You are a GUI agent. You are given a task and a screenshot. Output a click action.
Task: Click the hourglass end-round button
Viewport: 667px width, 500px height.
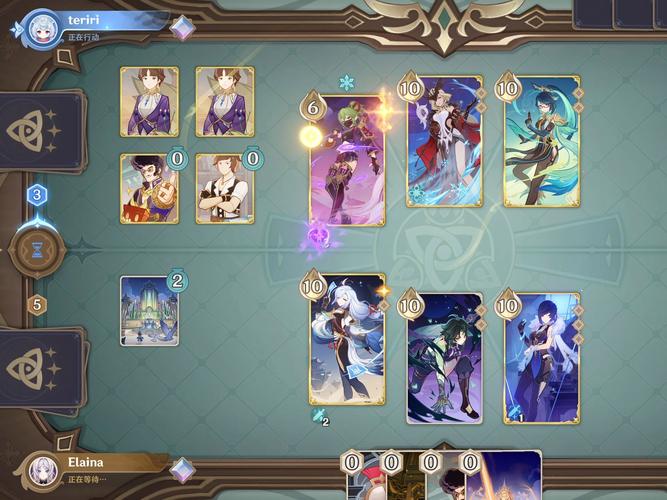37,252
